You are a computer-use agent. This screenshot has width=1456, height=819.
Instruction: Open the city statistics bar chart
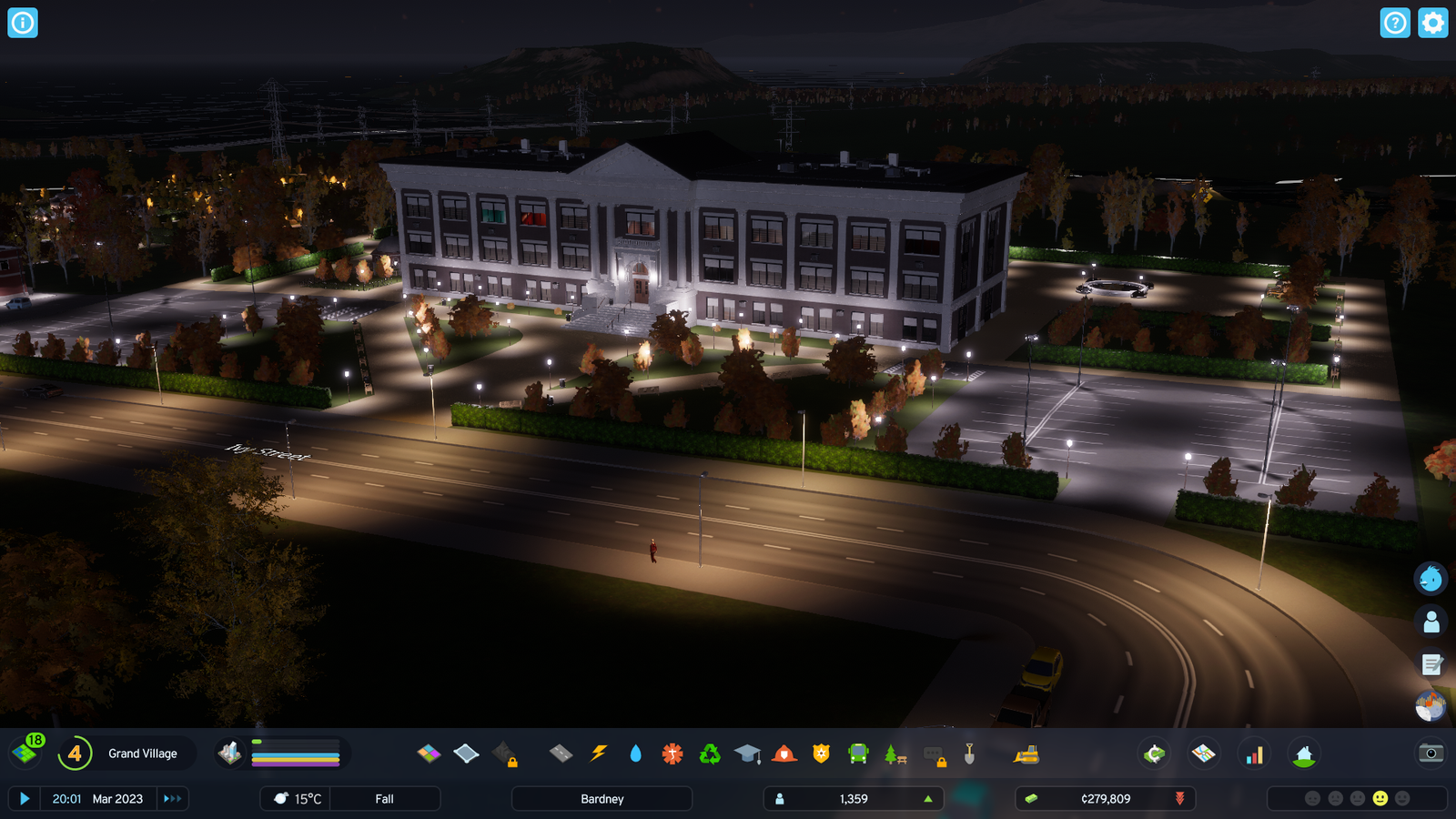[x=1254, y=754]
